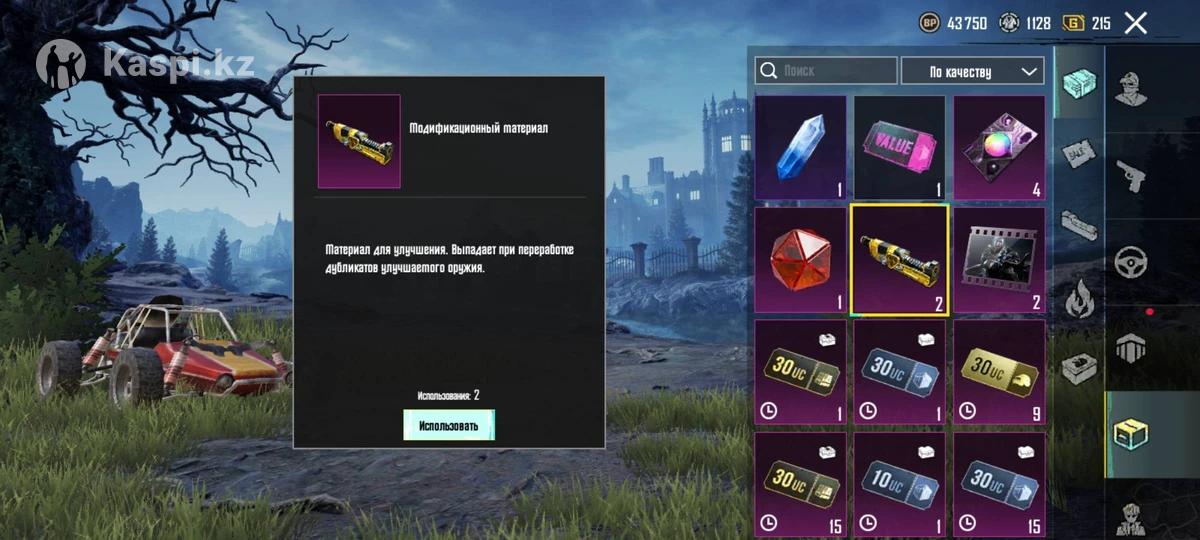
Task: Select the yellow modification material slot
Action: coord(899,259)
